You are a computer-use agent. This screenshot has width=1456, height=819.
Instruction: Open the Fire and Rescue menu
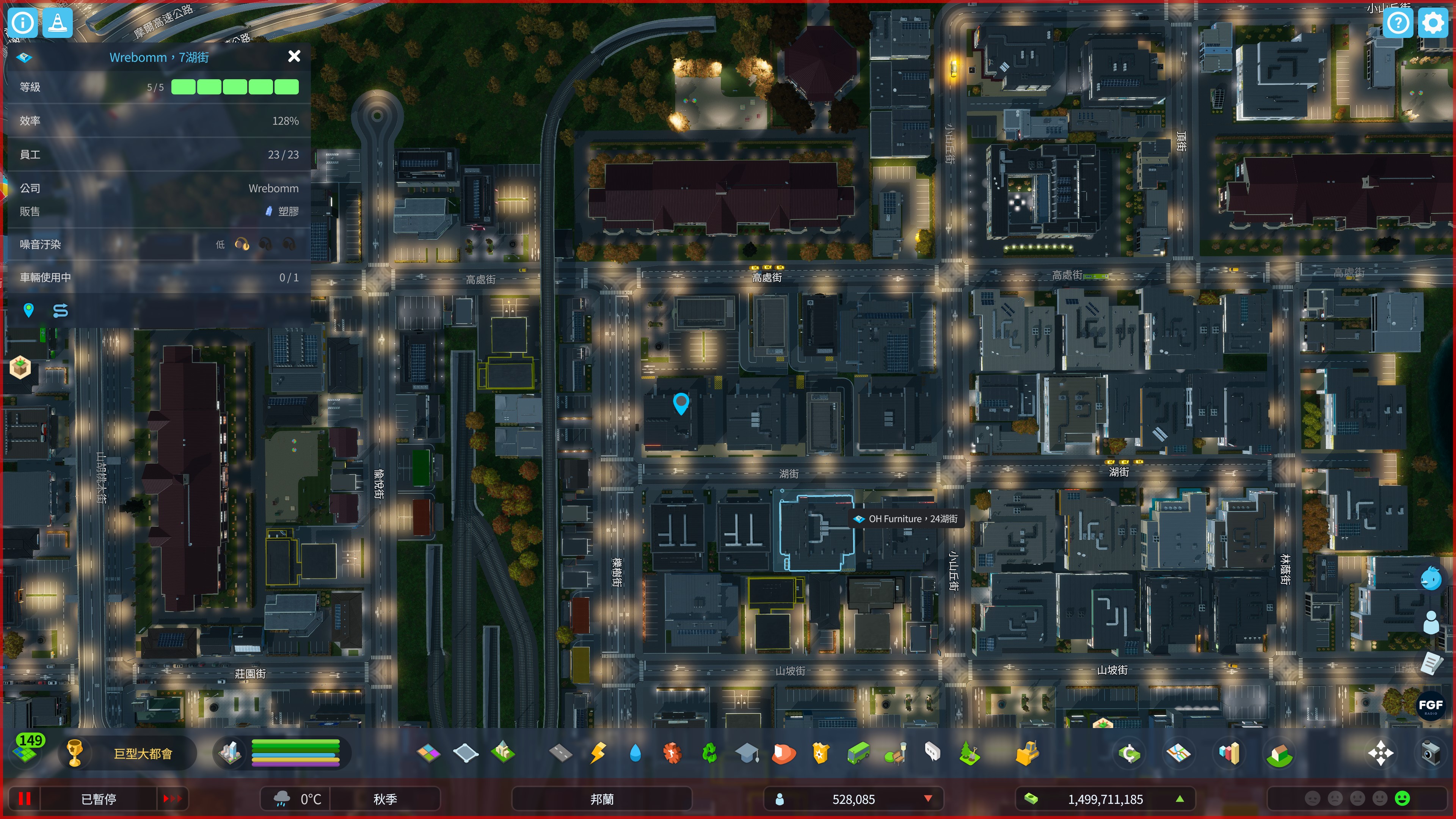(x=784, y=753)
